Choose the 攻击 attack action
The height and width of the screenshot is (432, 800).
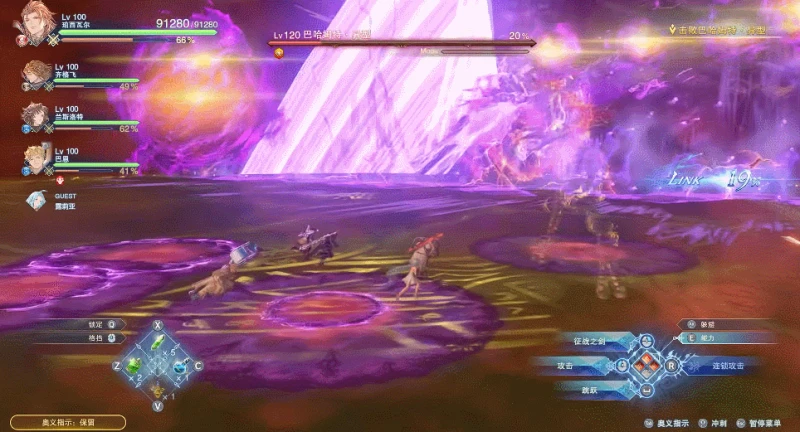click(566, 366)
